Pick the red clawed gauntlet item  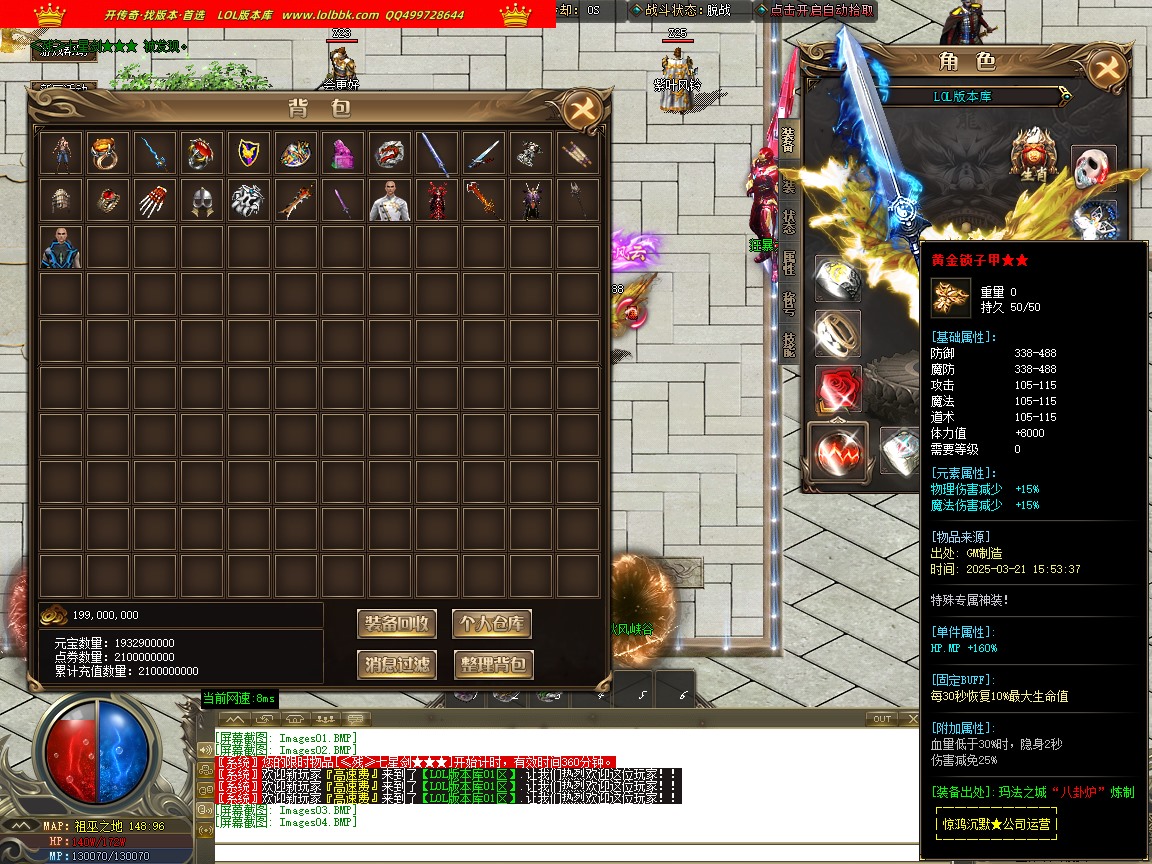tap(154, 200)
